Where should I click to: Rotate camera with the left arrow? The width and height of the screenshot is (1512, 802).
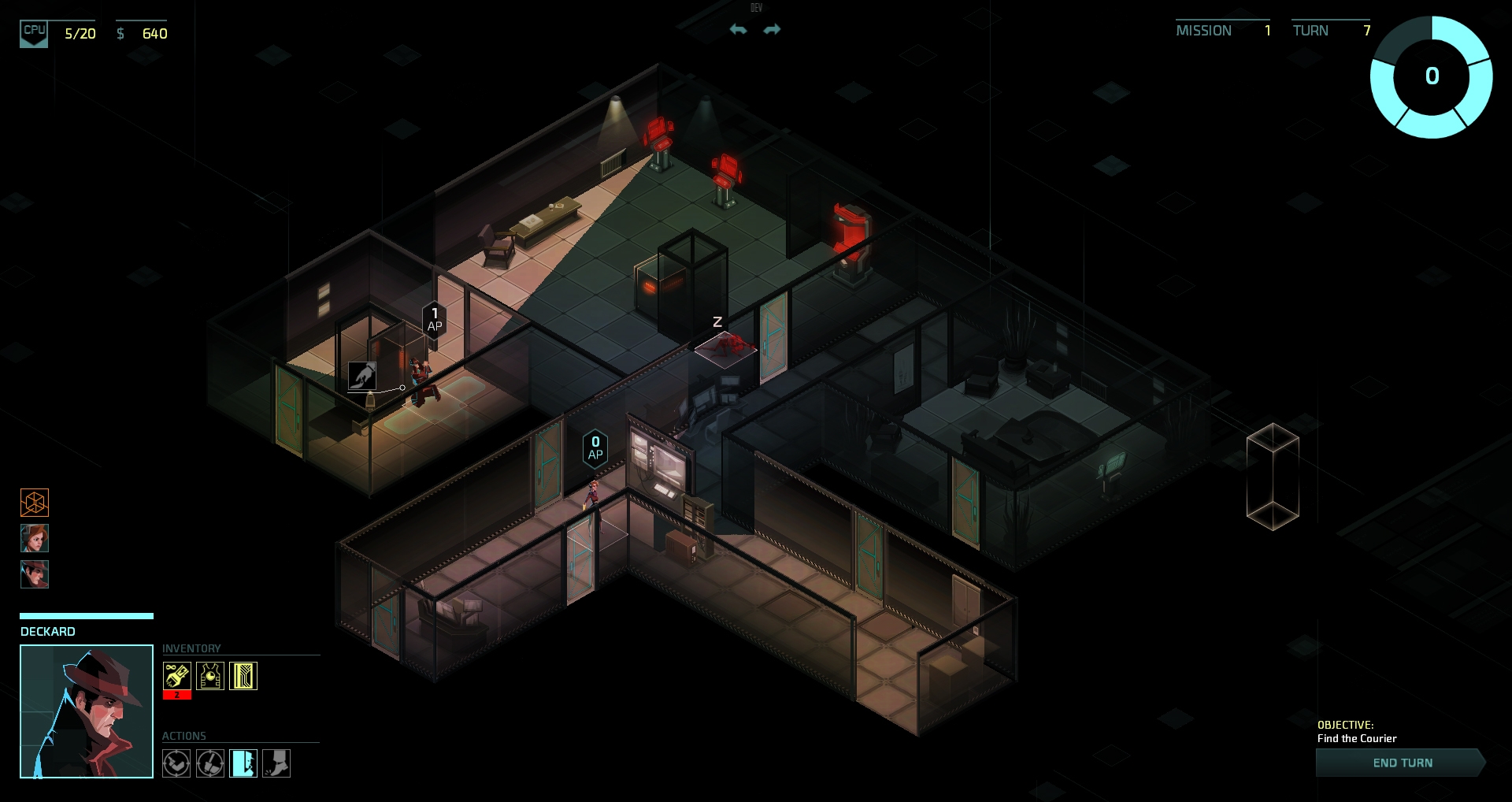coord(738,29)
